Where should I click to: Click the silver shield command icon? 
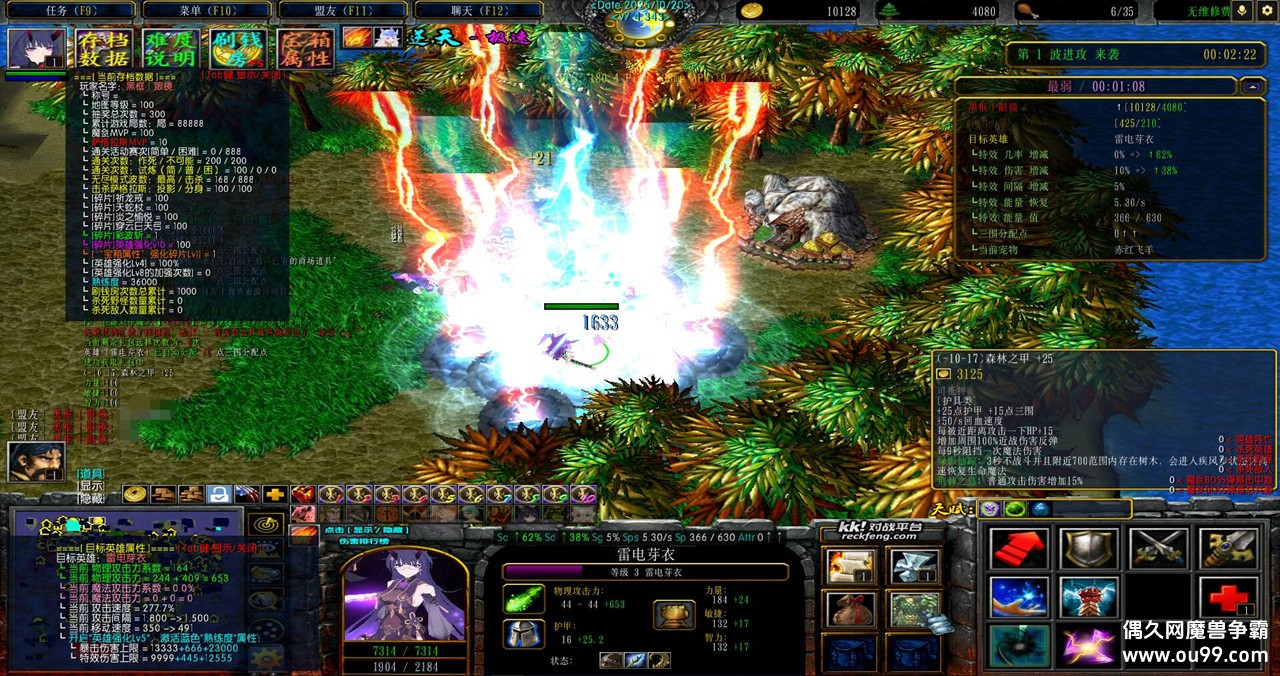click(1089, 550)
